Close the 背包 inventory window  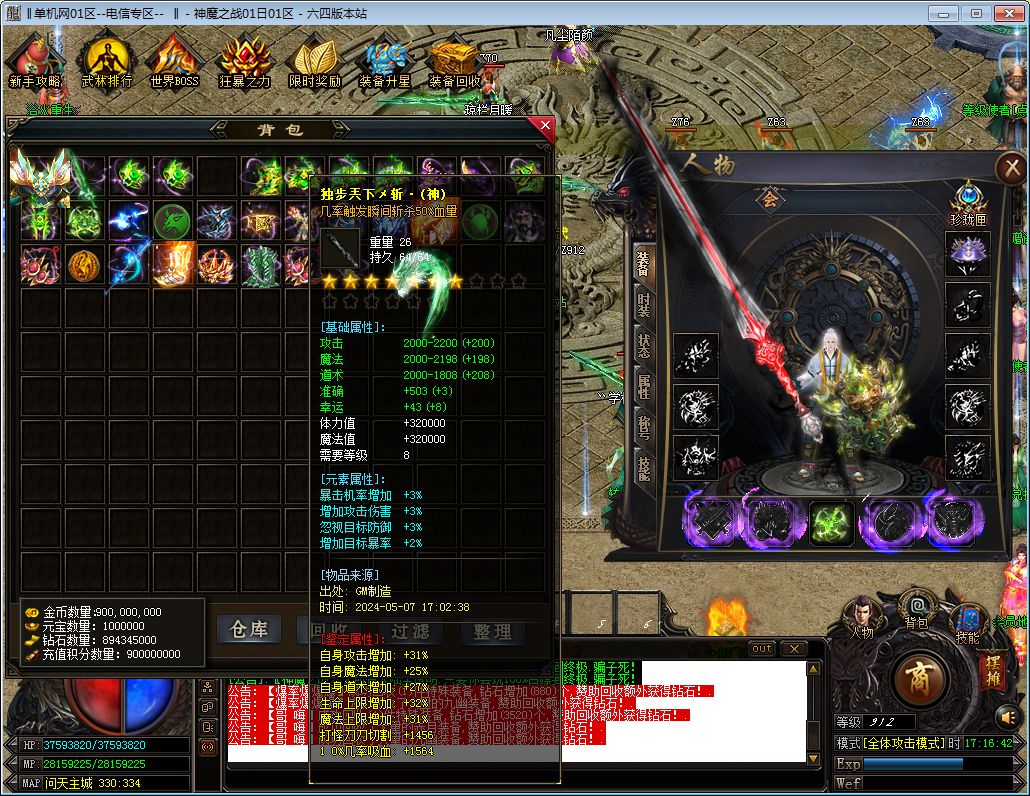tap(544, 127)
